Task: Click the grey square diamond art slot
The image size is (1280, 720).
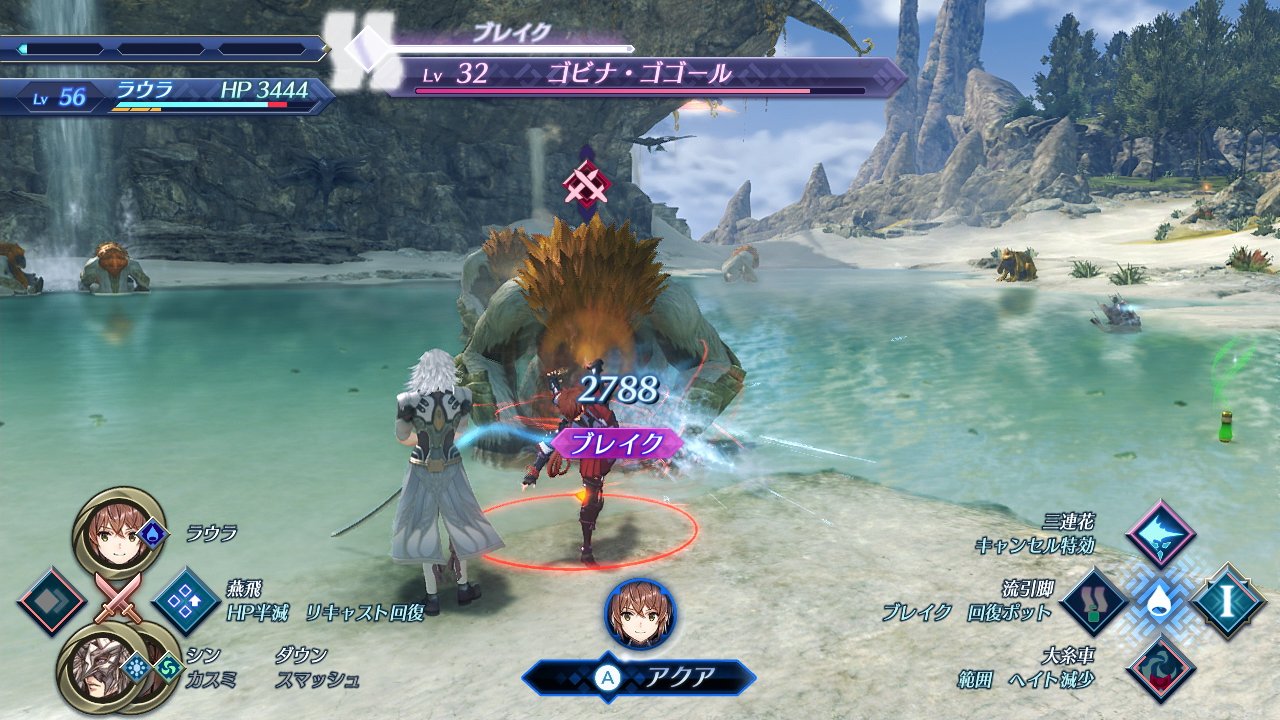Action: (x=52, y=602)
